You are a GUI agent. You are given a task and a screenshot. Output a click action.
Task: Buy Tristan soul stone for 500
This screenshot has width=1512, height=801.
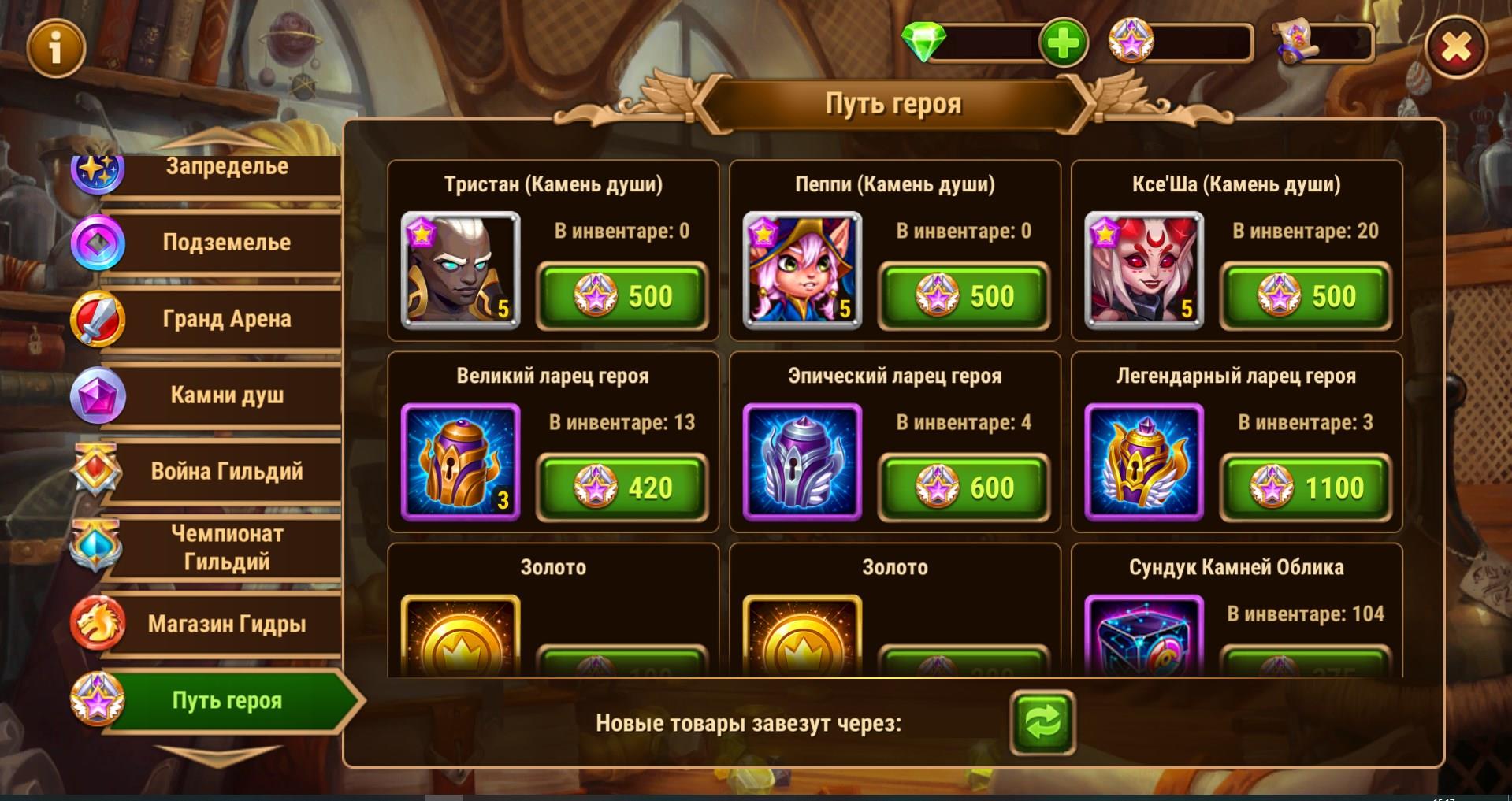622,296
